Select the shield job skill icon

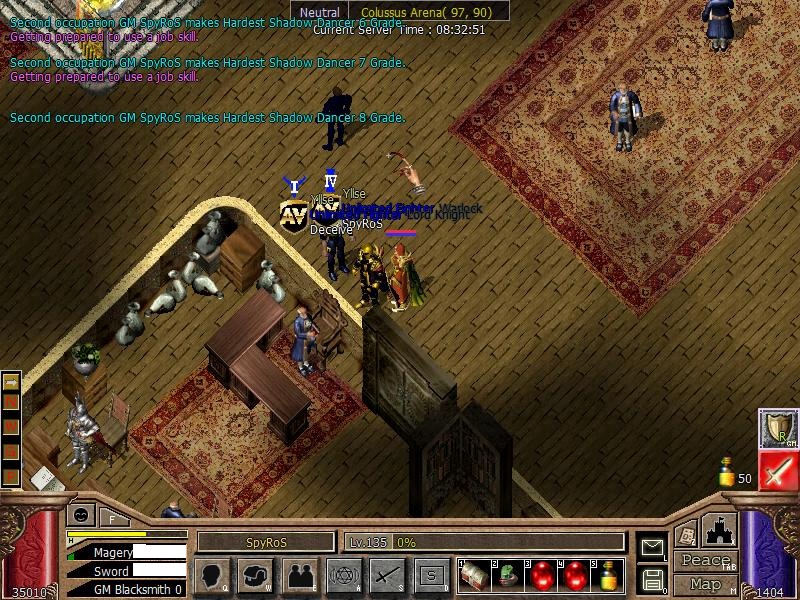point(777,428)
